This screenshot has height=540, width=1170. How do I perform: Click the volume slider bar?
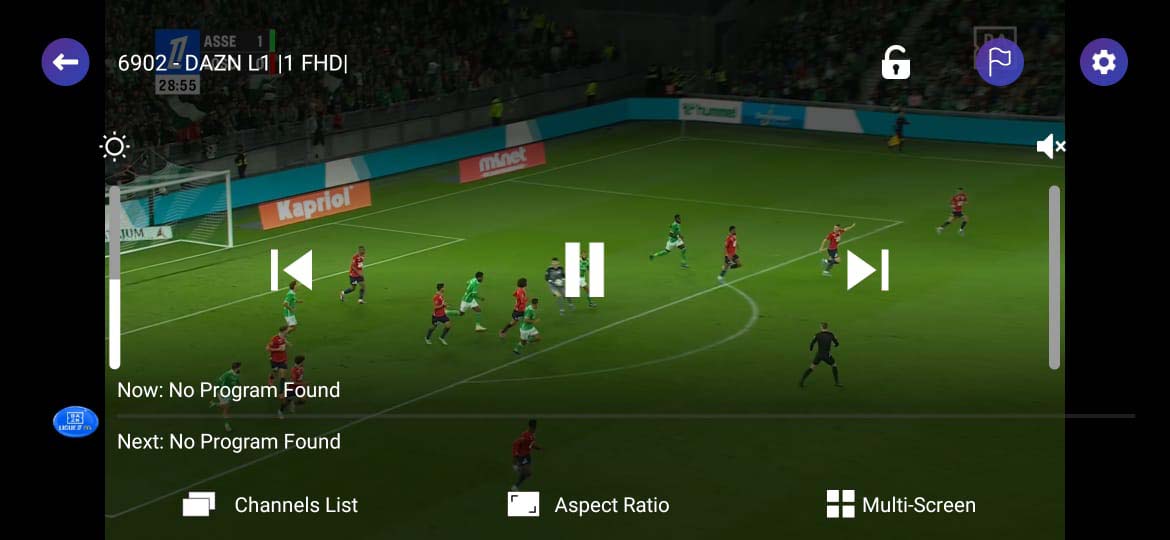click(x=1054, y=277)
